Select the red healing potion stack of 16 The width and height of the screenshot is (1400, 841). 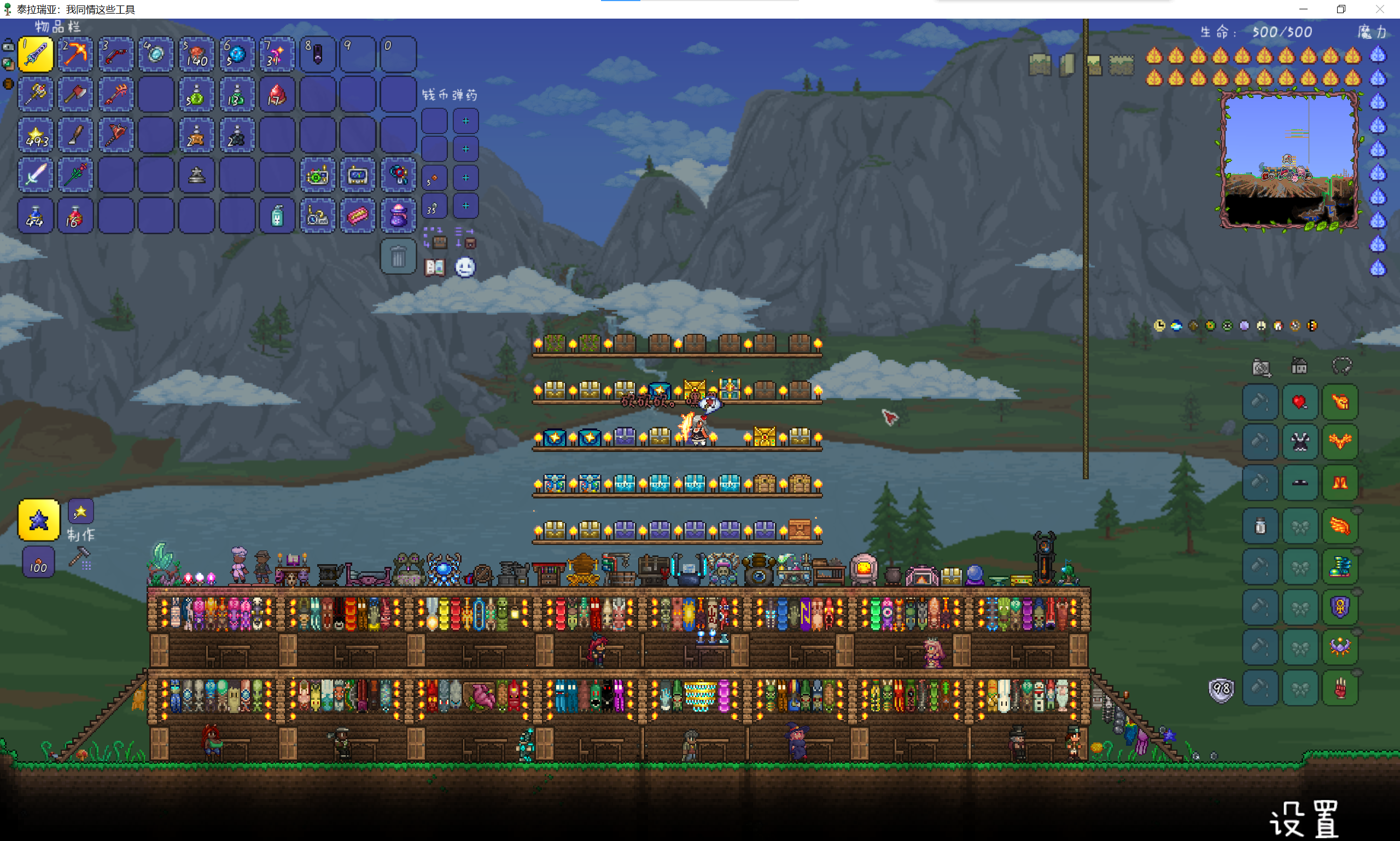pyautogui.click(x=75, y=216)
